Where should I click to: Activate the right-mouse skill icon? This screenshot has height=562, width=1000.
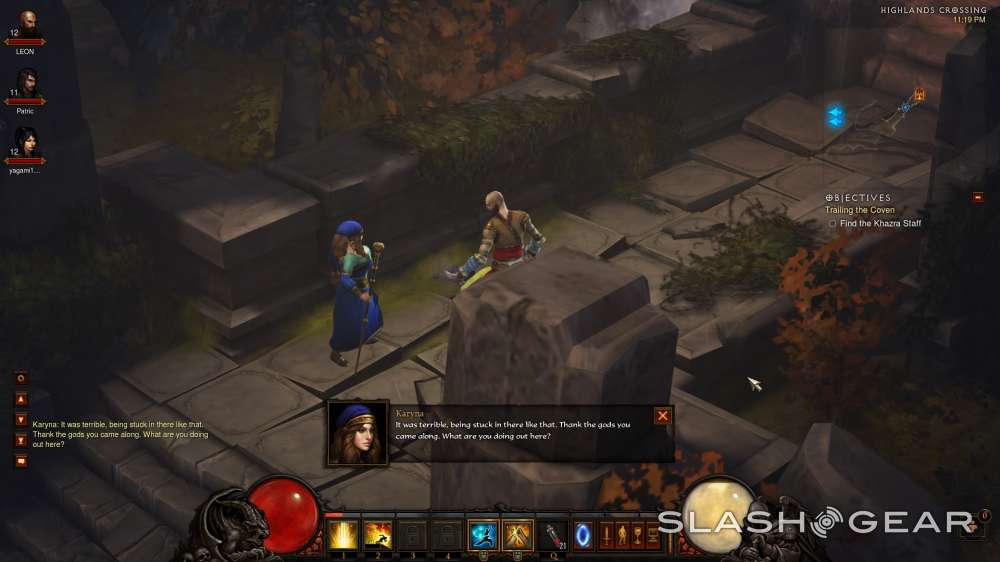click(518, 536)
